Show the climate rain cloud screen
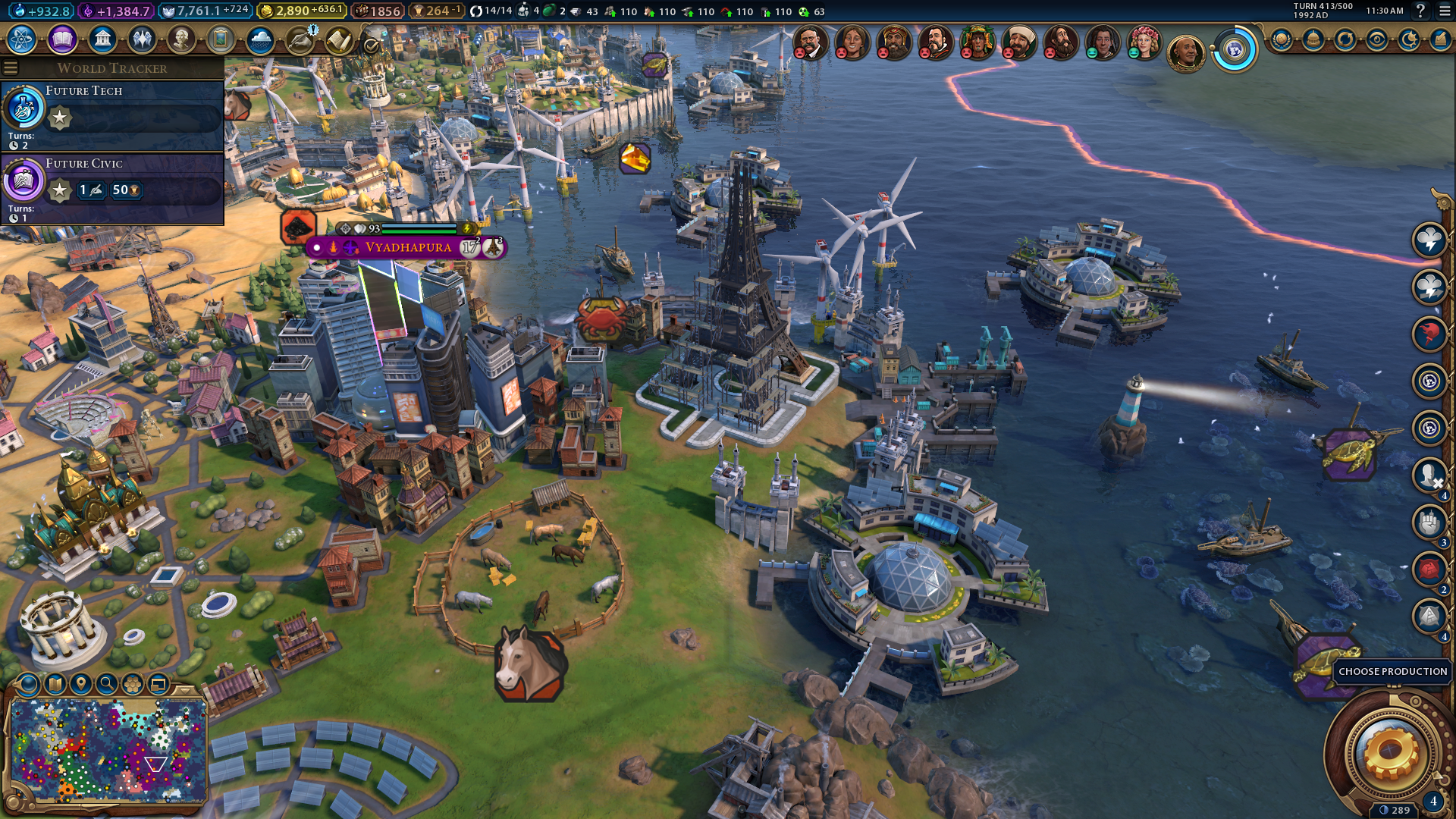Screen dimensions: 1456x819 click(260, 39)
